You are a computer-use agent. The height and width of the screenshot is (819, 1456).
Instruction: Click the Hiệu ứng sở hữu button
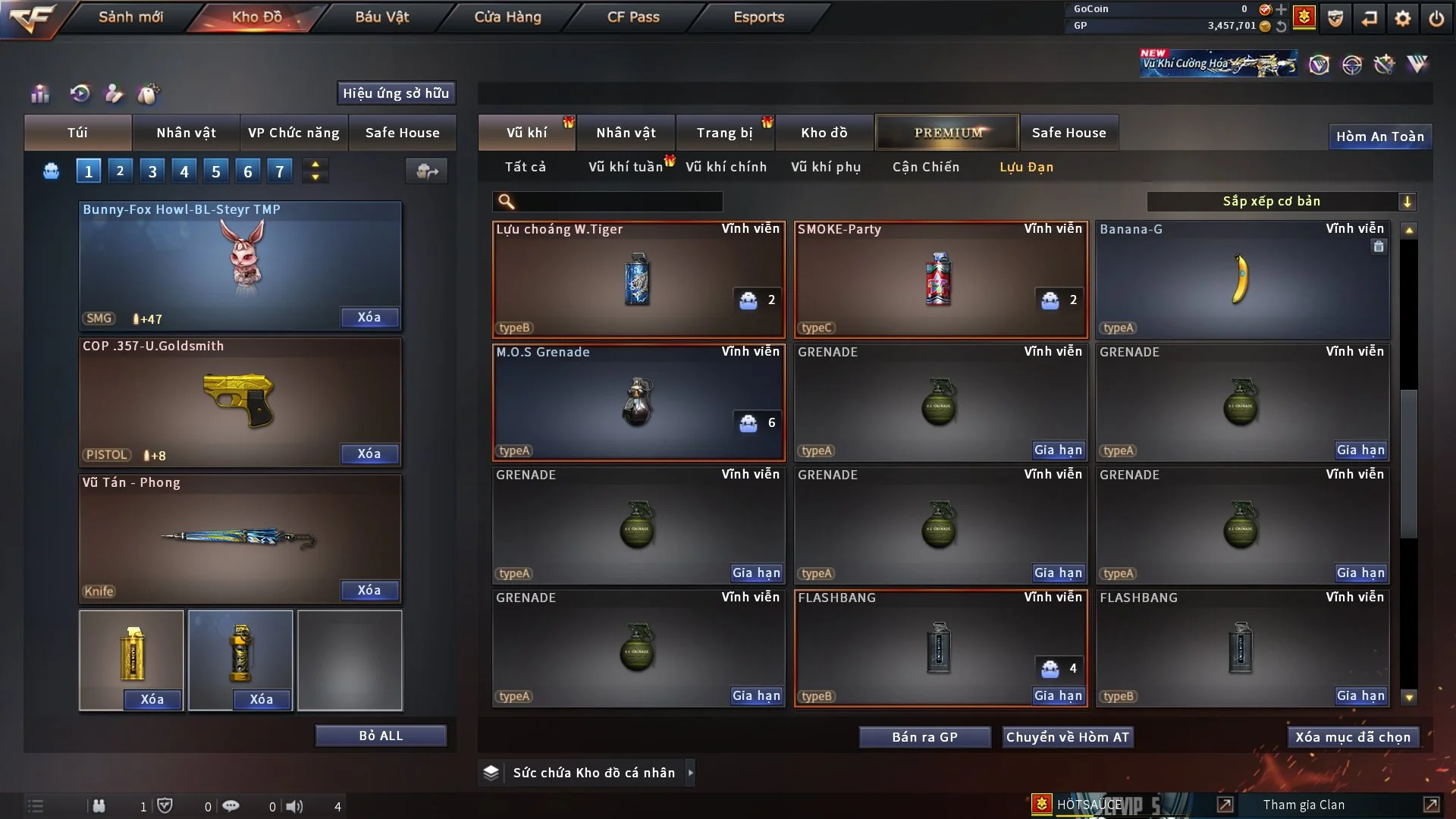396,93
